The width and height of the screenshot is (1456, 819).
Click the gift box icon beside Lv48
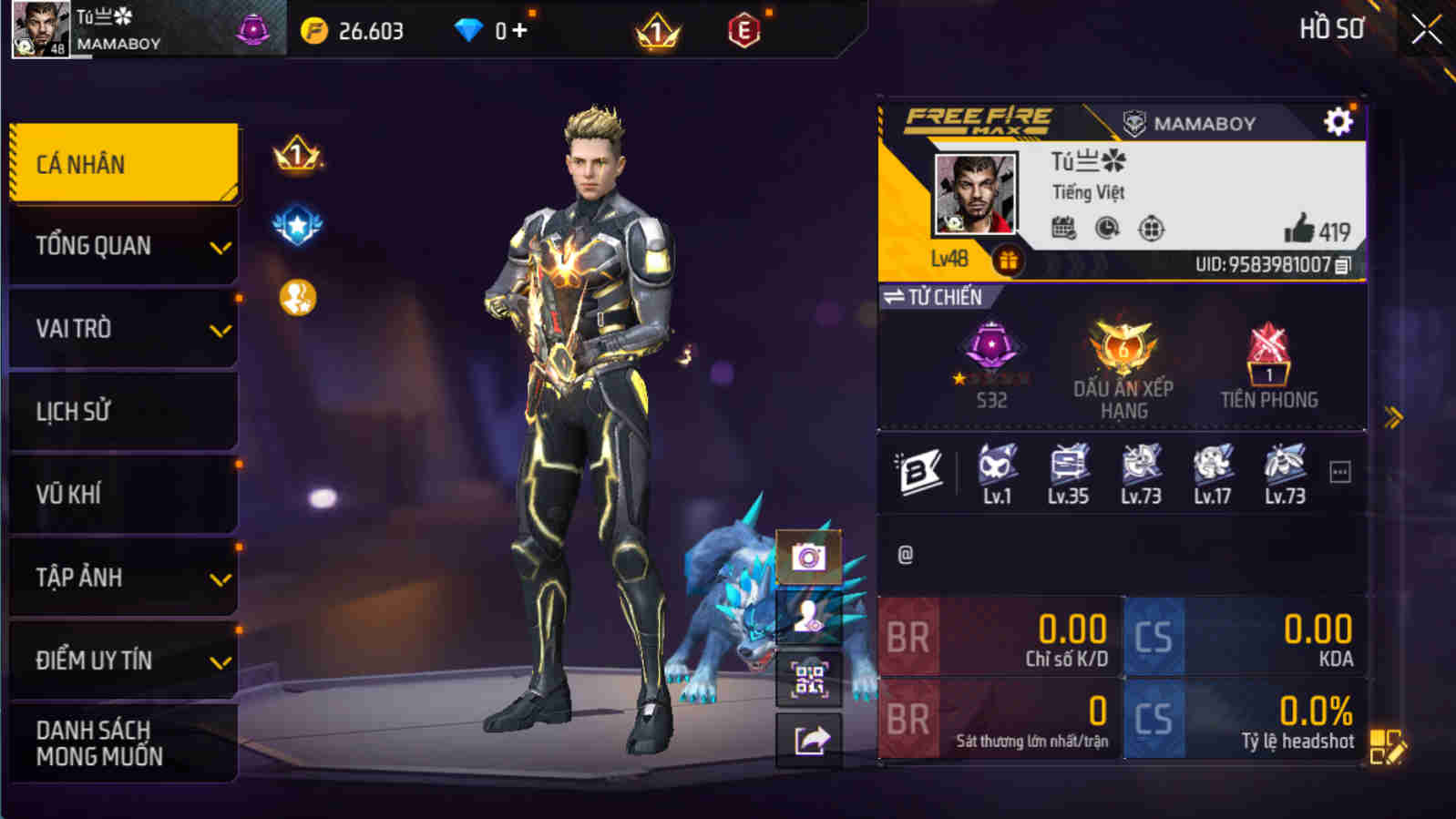(1007, 259)
